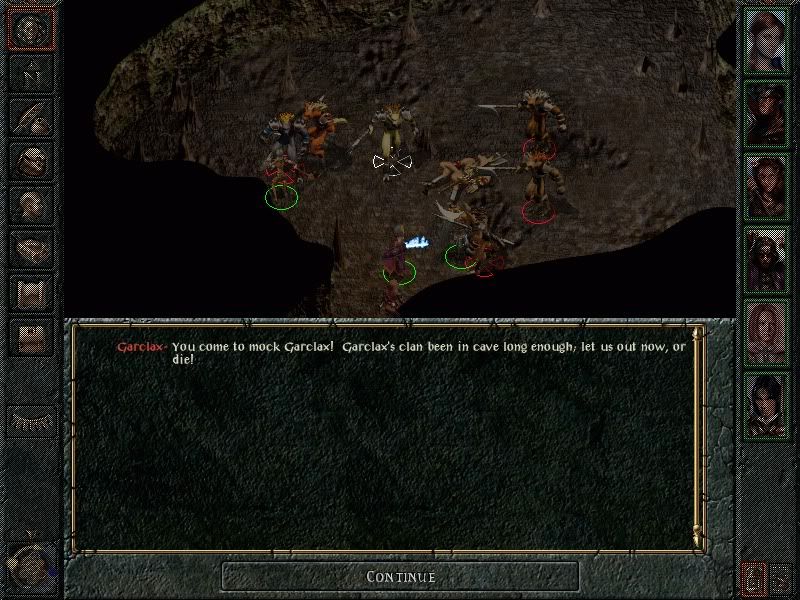
Task: Toggle the party AI lantern button
Action: point(754,576)
